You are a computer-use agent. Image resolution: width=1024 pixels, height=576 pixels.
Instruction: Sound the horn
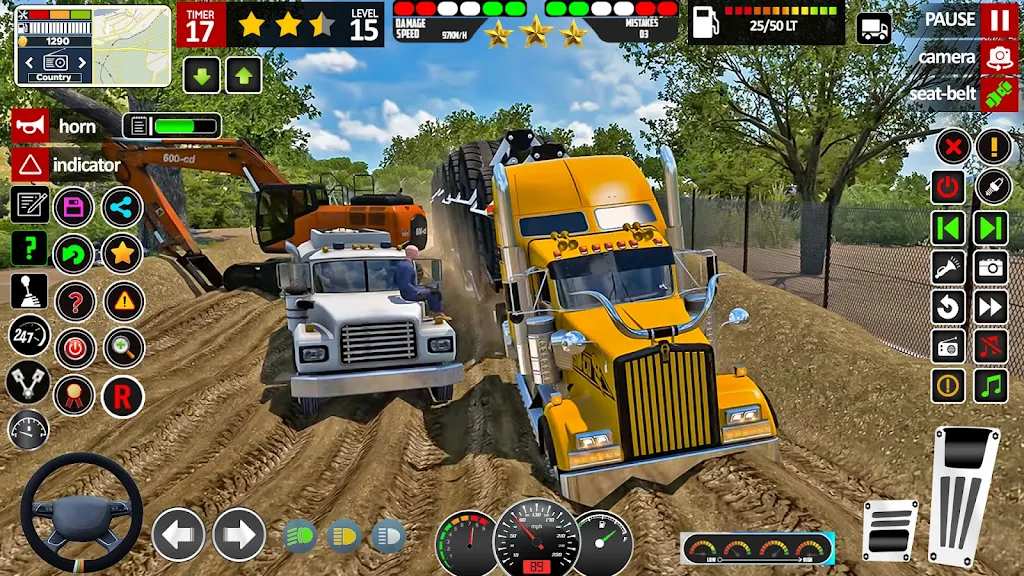pyautogui.click(x=30, y=126)
